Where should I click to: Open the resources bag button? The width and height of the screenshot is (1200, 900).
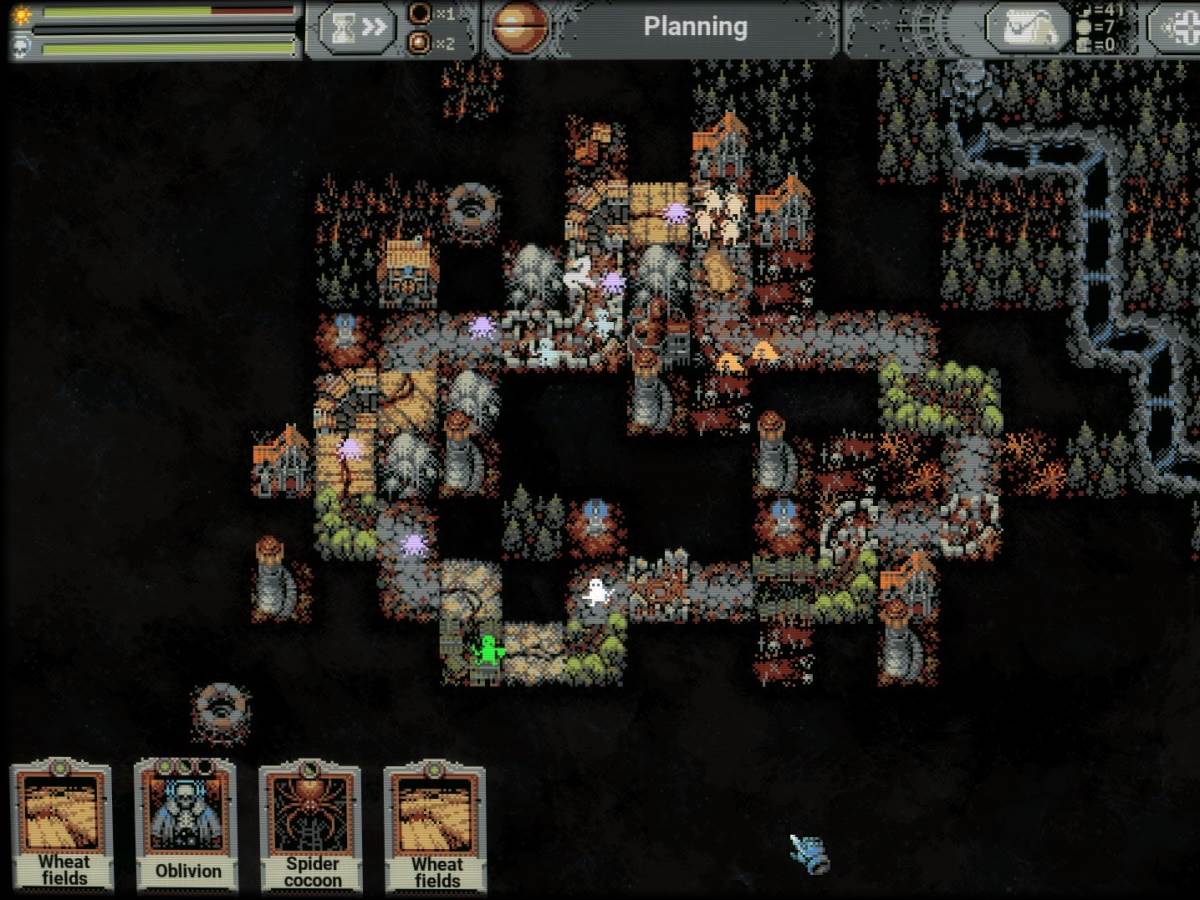[1024, 27]
